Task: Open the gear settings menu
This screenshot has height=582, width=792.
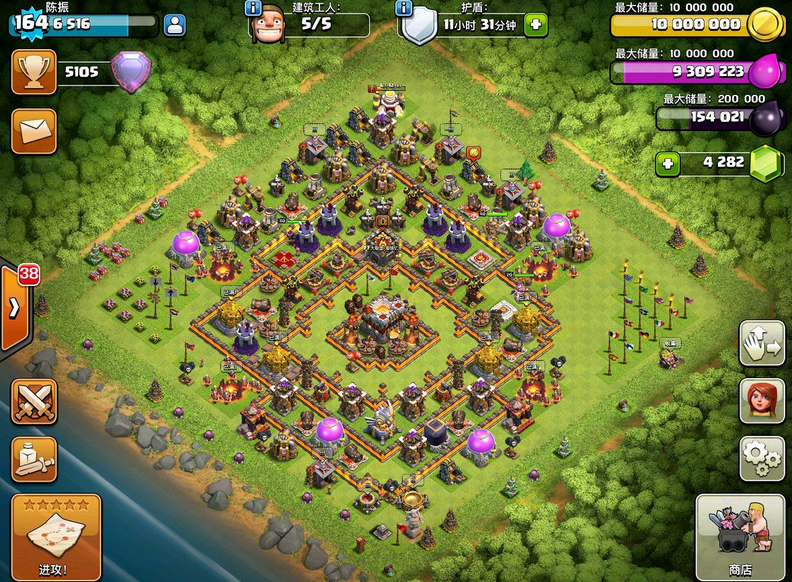Action: [x=762, y=458]
